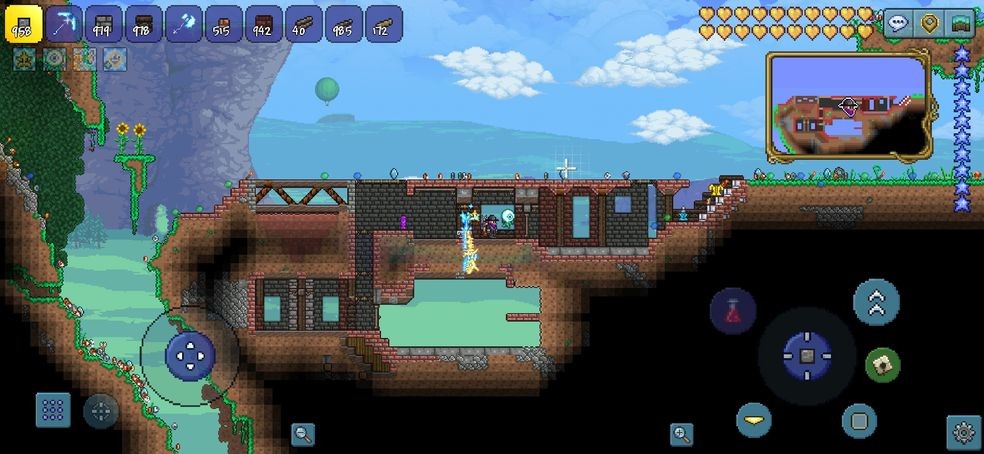The image size is (984, 454).
Task: Open the settings gear button
Action: pos(964,432)
